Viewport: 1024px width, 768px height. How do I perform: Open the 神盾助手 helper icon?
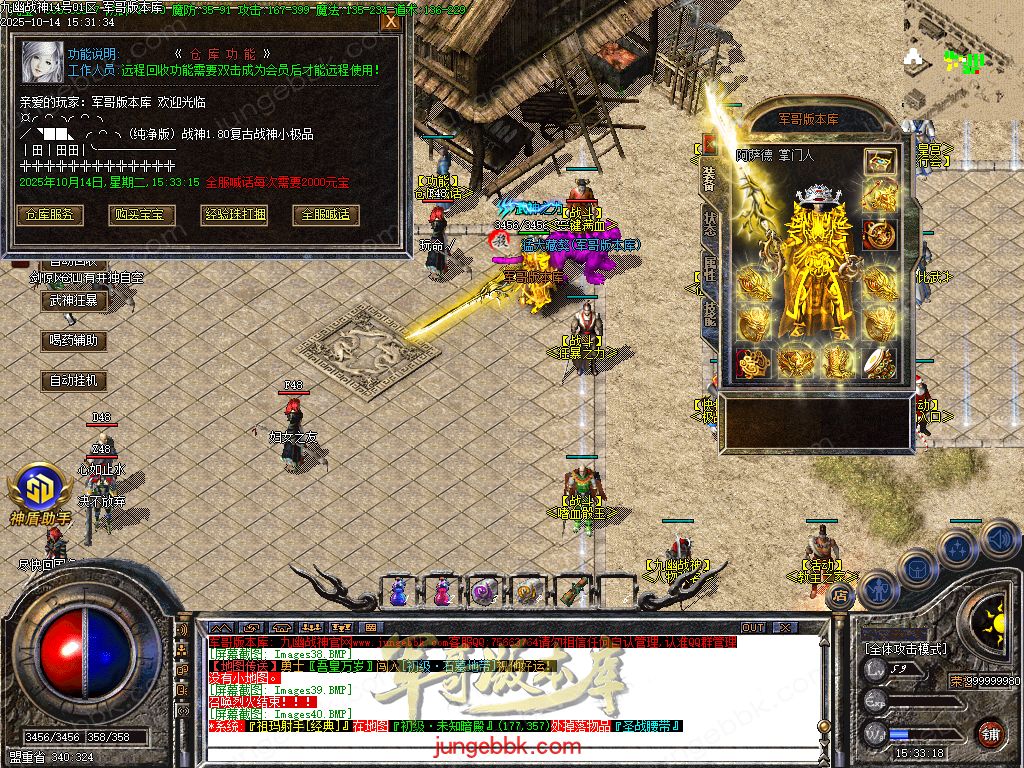coord(40,490)
